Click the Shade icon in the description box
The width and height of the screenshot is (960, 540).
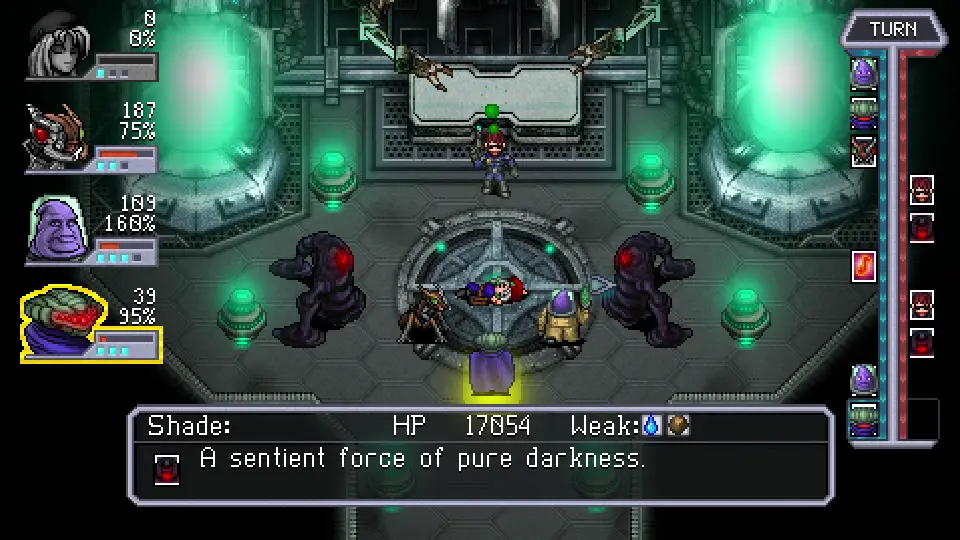[167, 467]
